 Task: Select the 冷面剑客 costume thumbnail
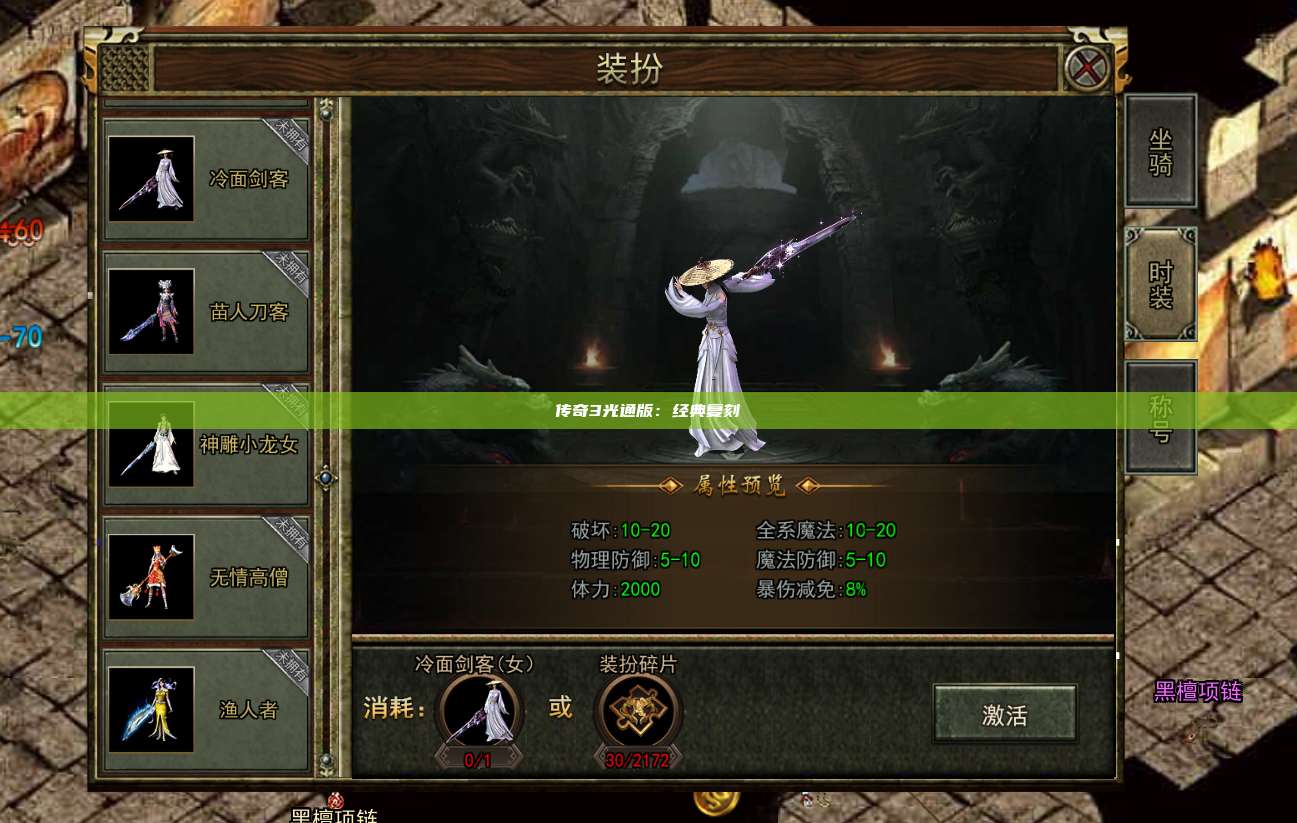pos(151,177)
